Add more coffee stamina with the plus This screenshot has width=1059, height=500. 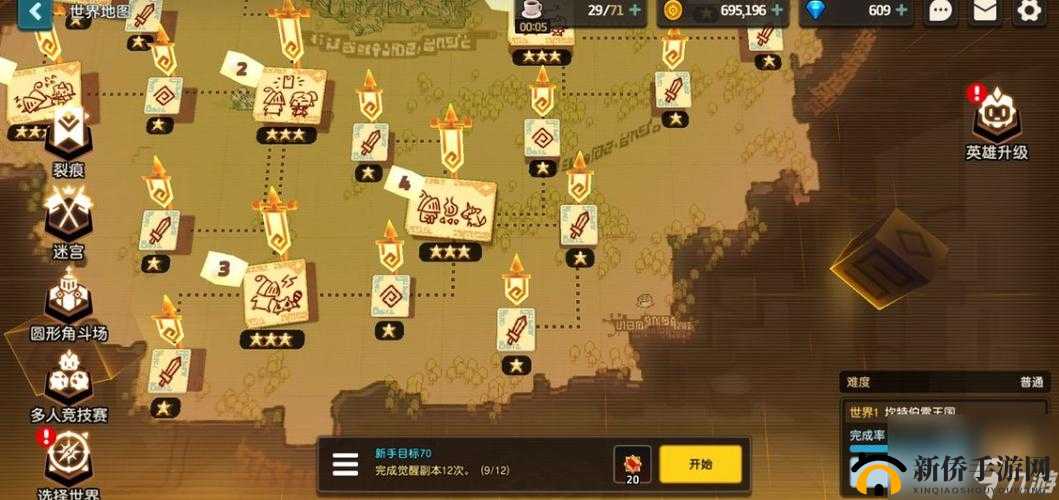coord(635,11)
